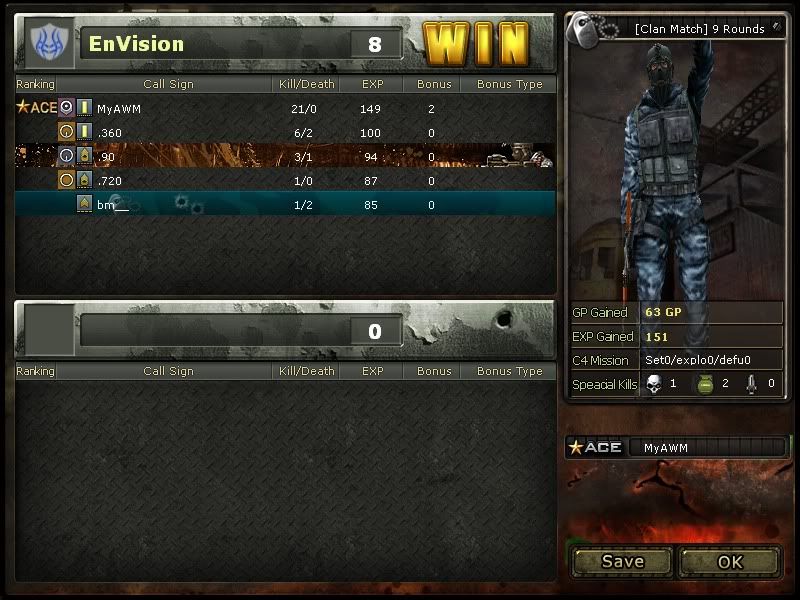Select the highlighted bm__ player row
Image resolution: width=800 pixels, height=600 pixels.
click(113, 205)
